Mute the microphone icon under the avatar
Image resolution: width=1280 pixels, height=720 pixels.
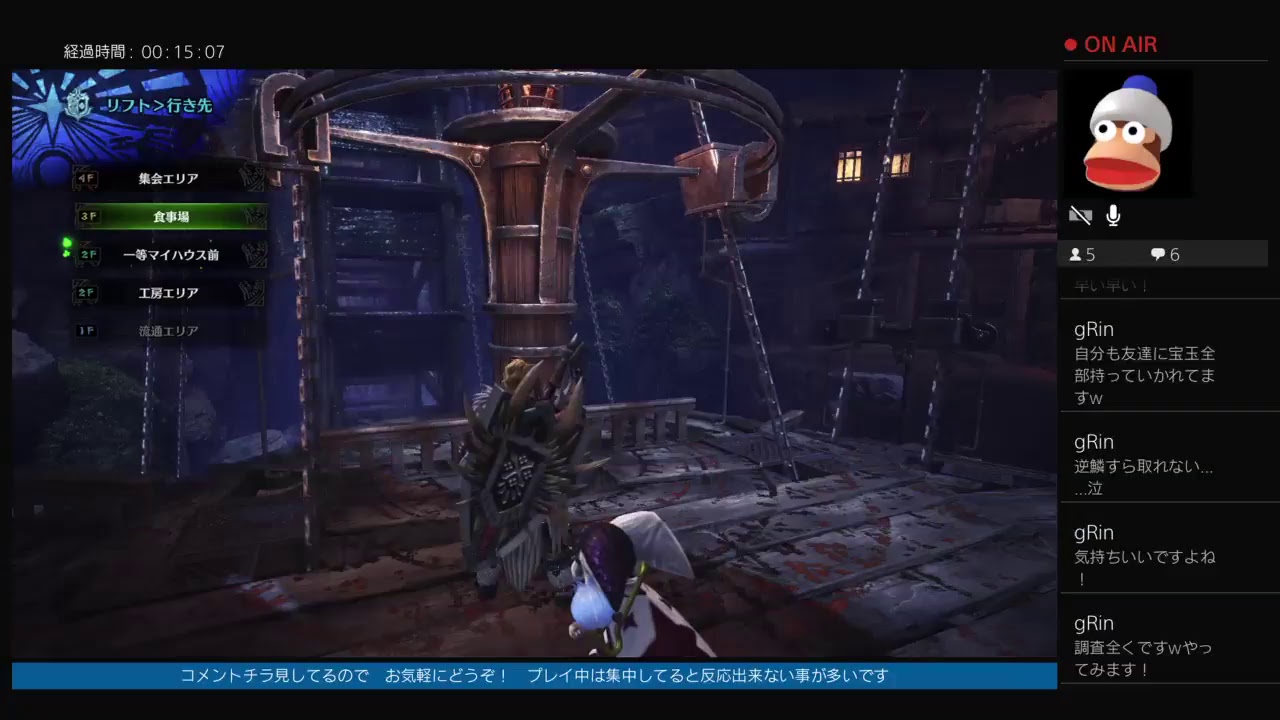pyautogui.click(x=1112, y=213)
